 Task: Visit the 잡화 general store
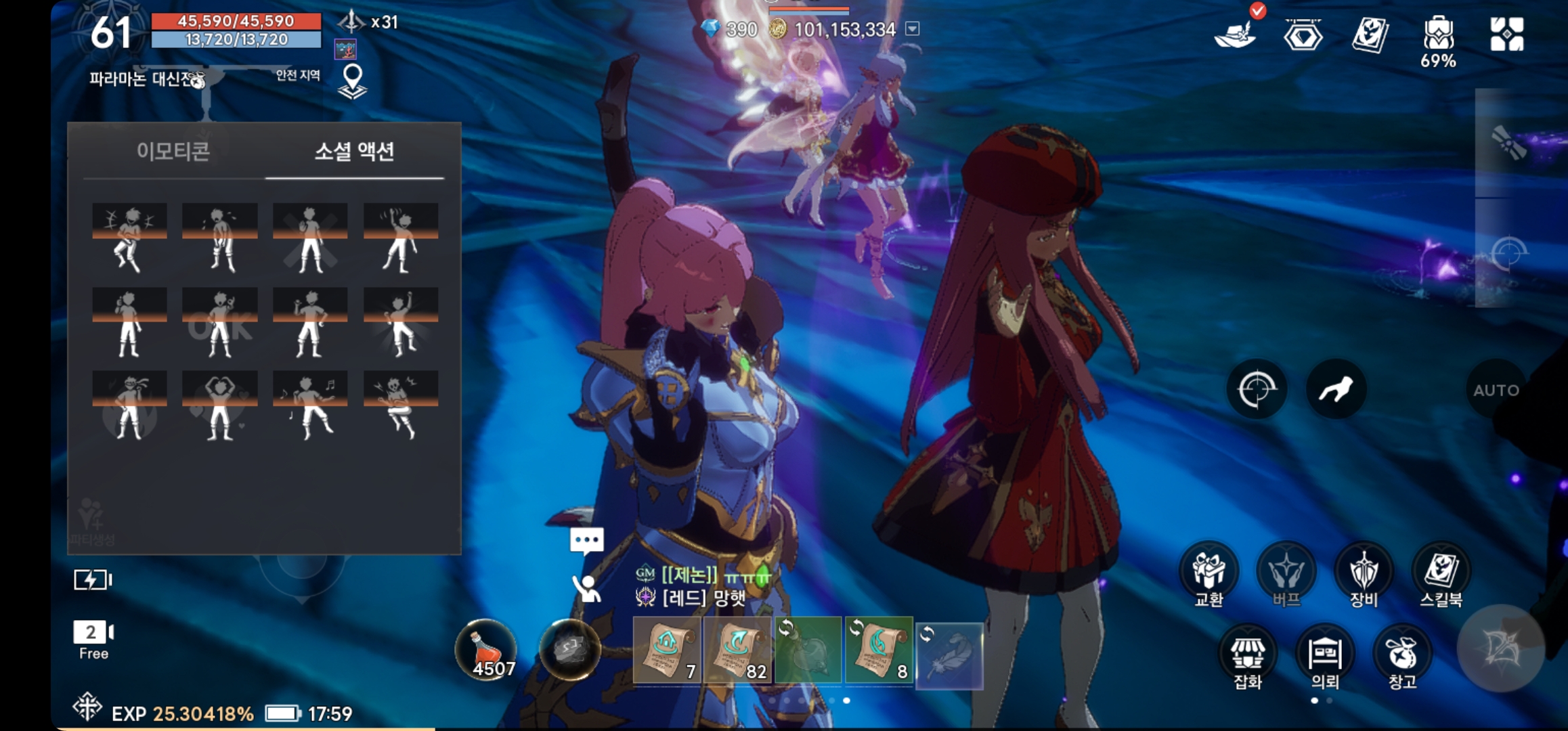click(x=1247, y=658)
